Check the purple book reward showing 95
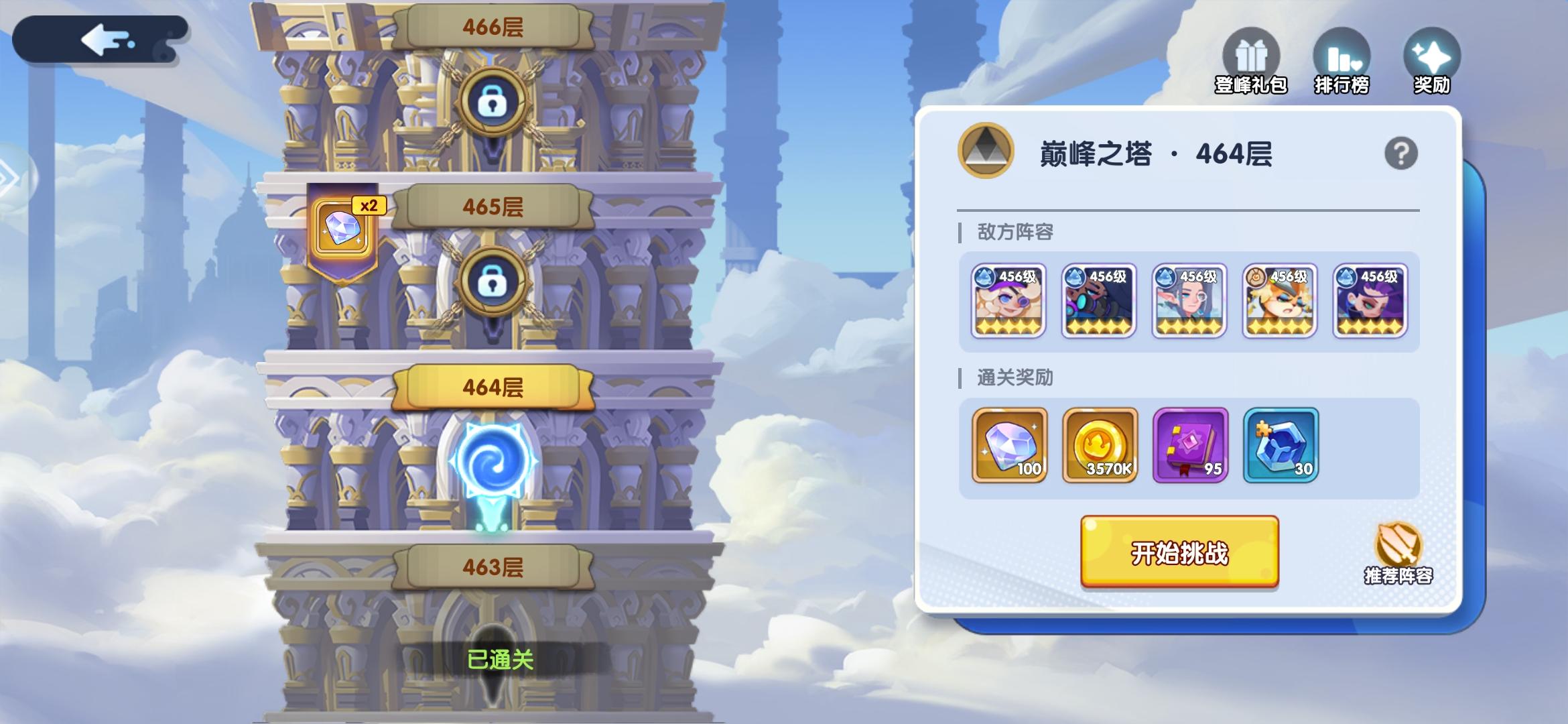The image size is (1568, 724). tap(1189, 444)
